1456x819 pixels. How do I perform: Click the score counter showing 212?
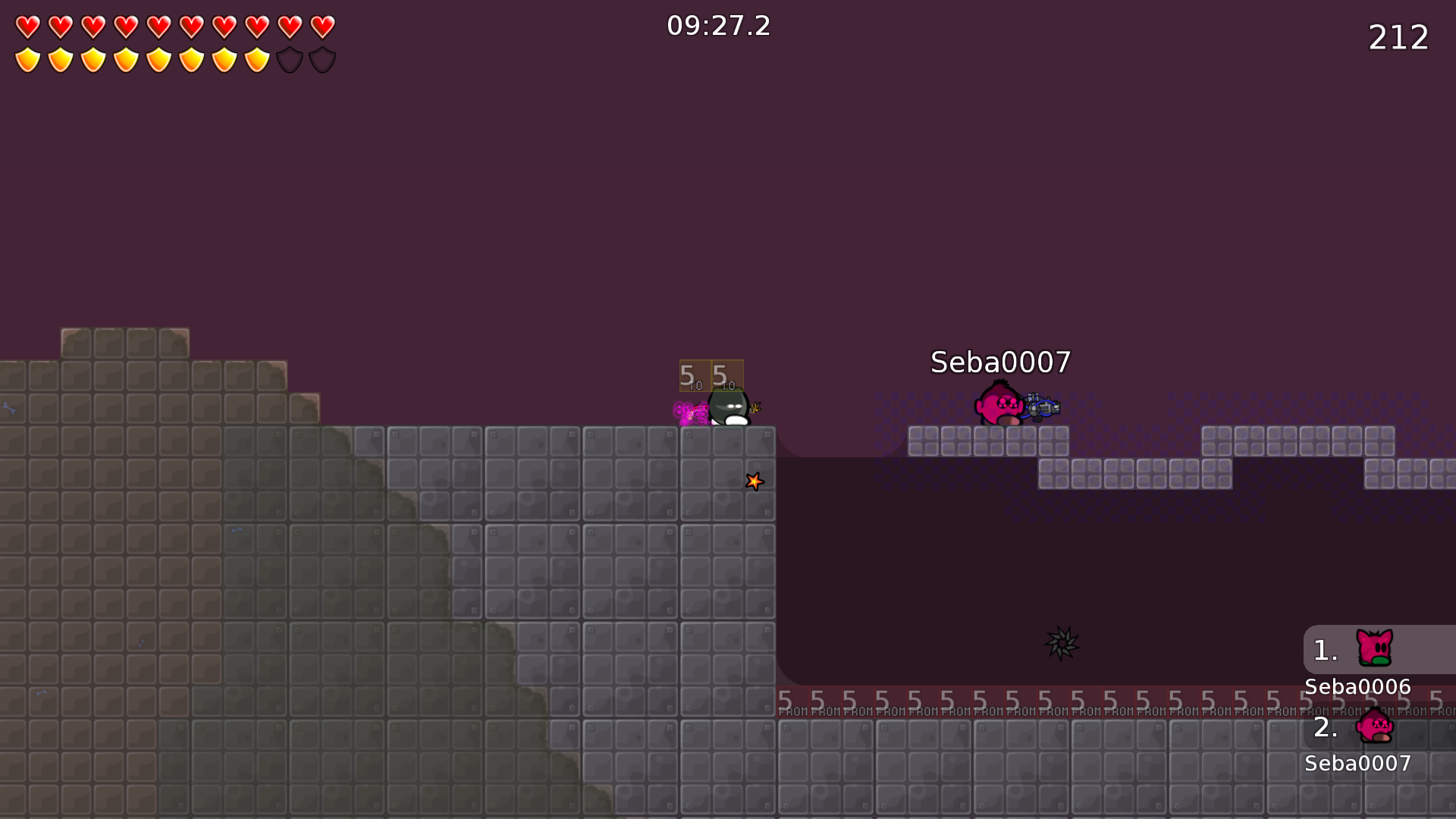click(1399, 37)
